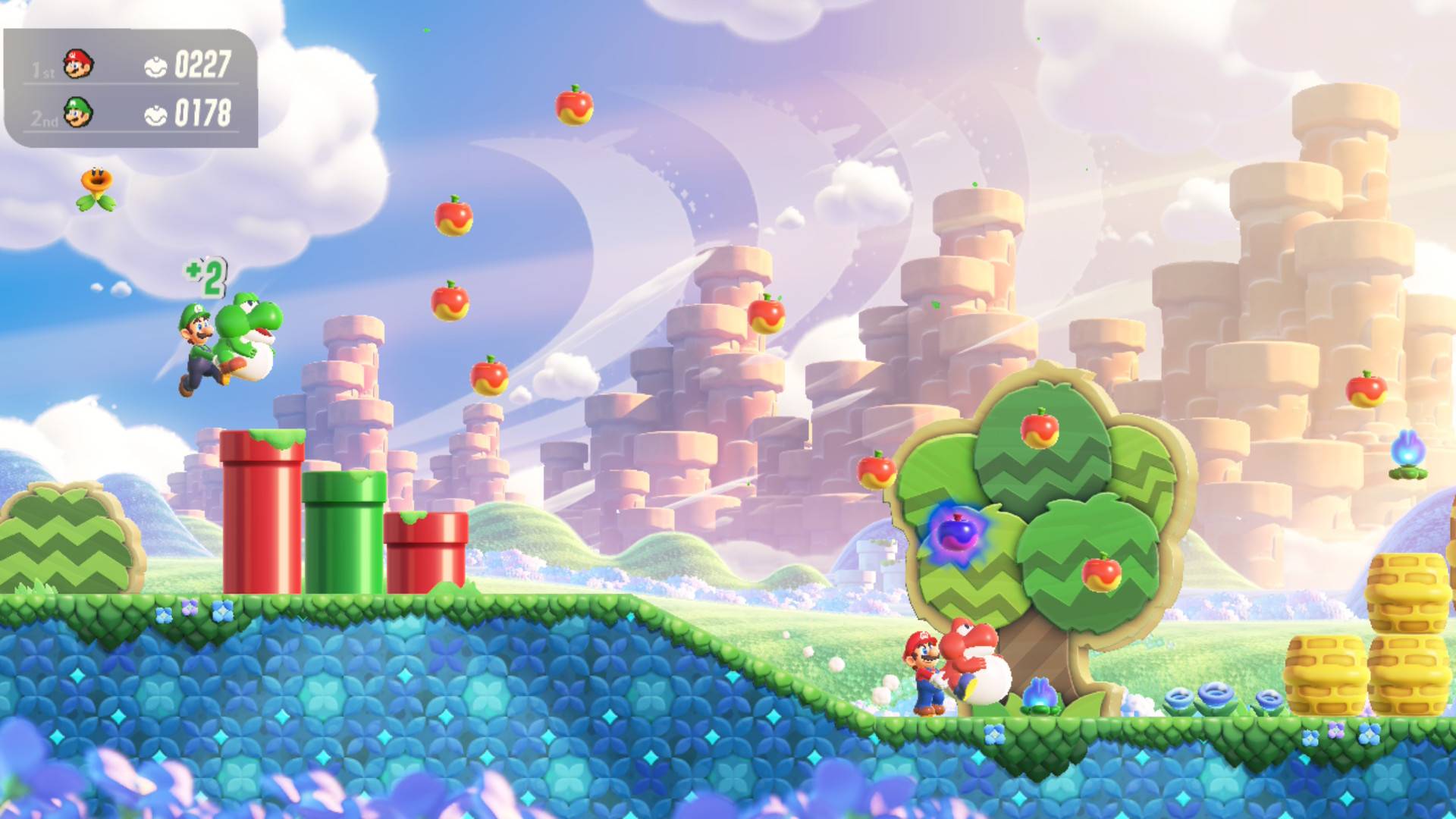Viewport: 1456px width, 819px height.
Task: Click the apple near the top of the screen
Action: pos(574,106)
